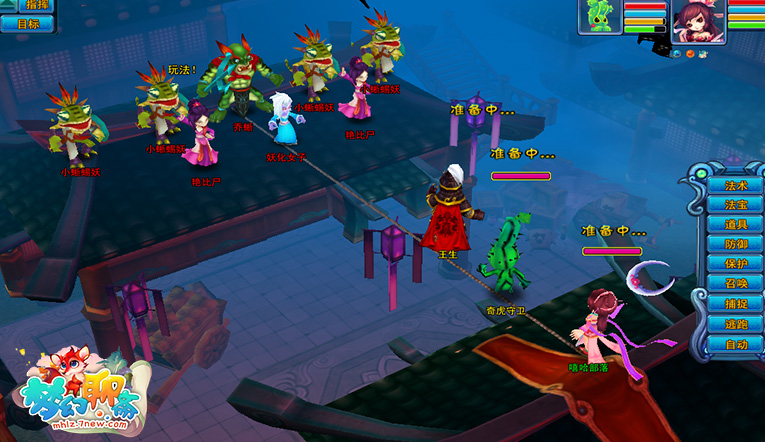Activate the 保护 protect command
The width and height of the screenshot is (765, 442).
point(736,264)
